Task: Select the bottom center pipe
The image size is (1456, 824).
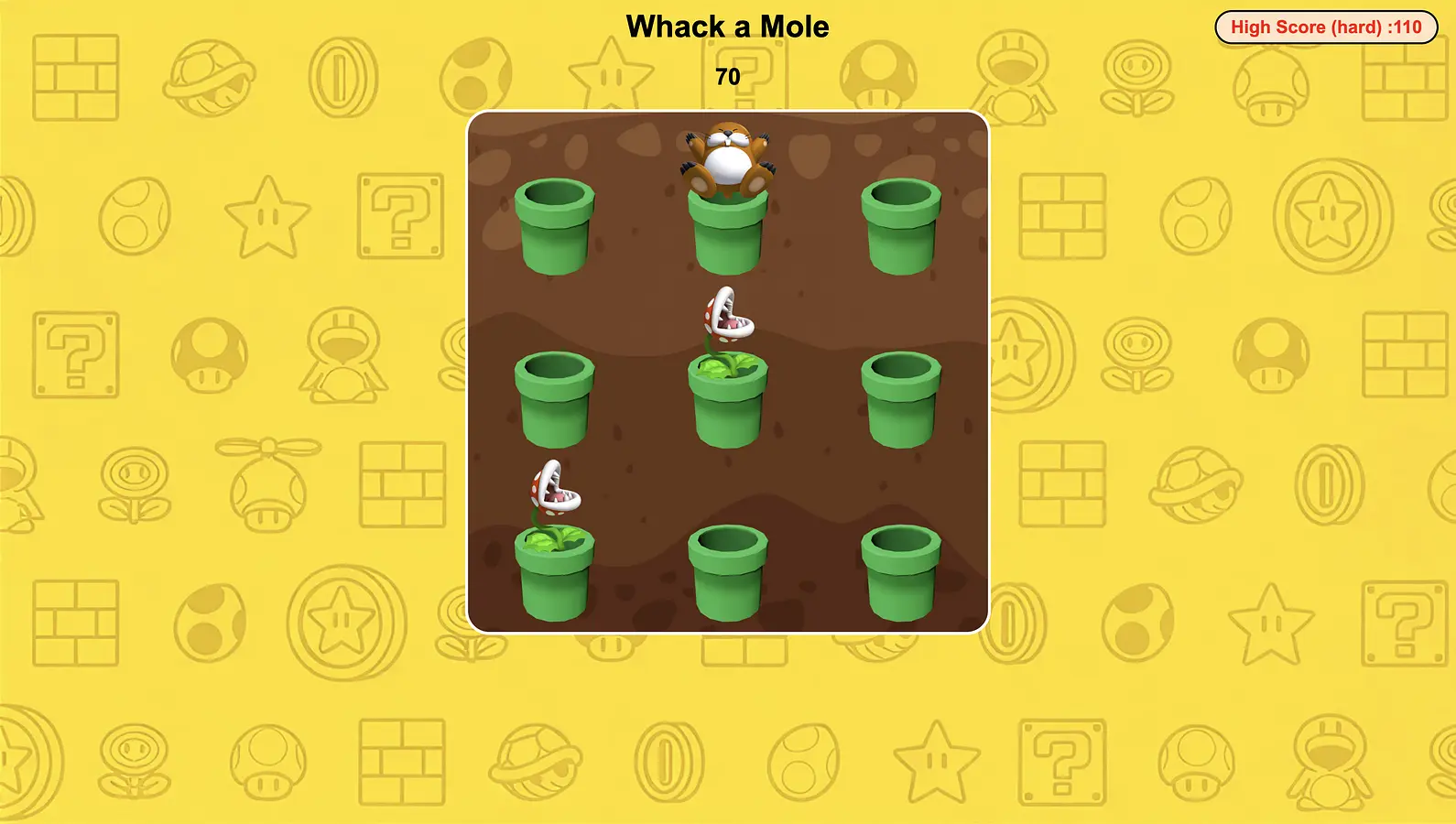Action: (x=726, y=572)
